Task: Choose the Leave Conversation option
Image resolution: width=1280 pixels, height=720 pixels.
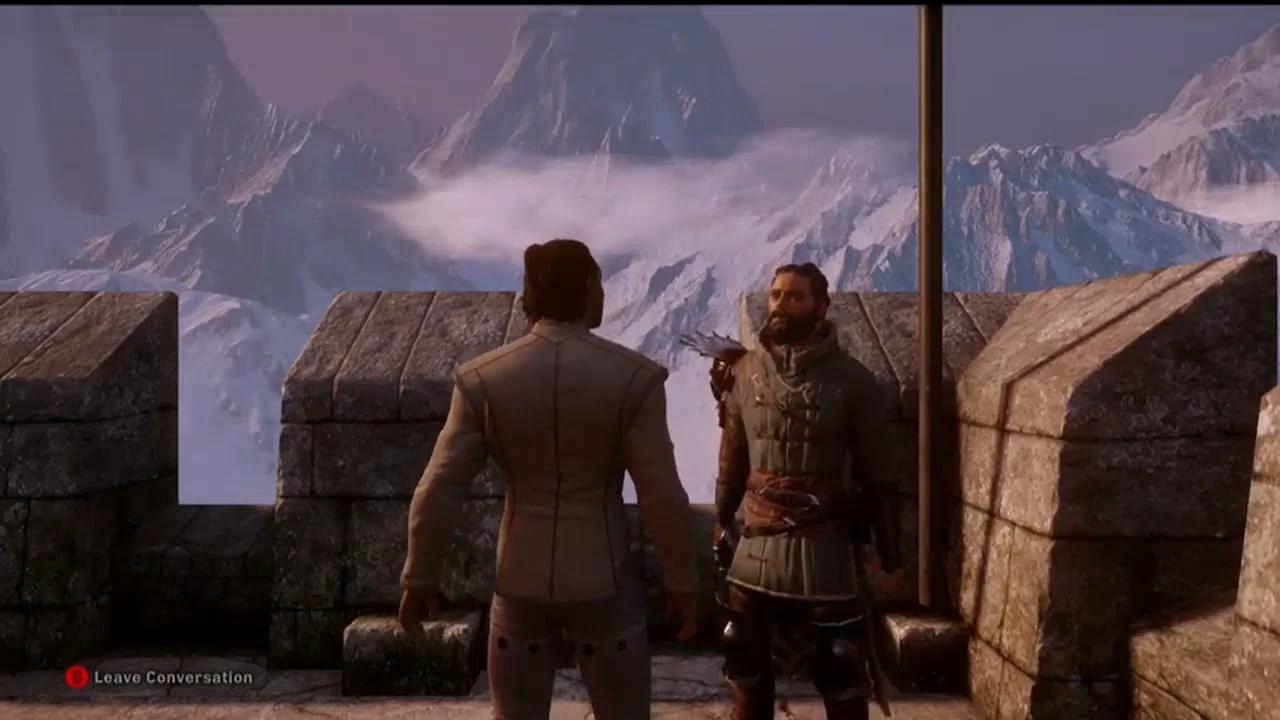Action: click(160, 677)
